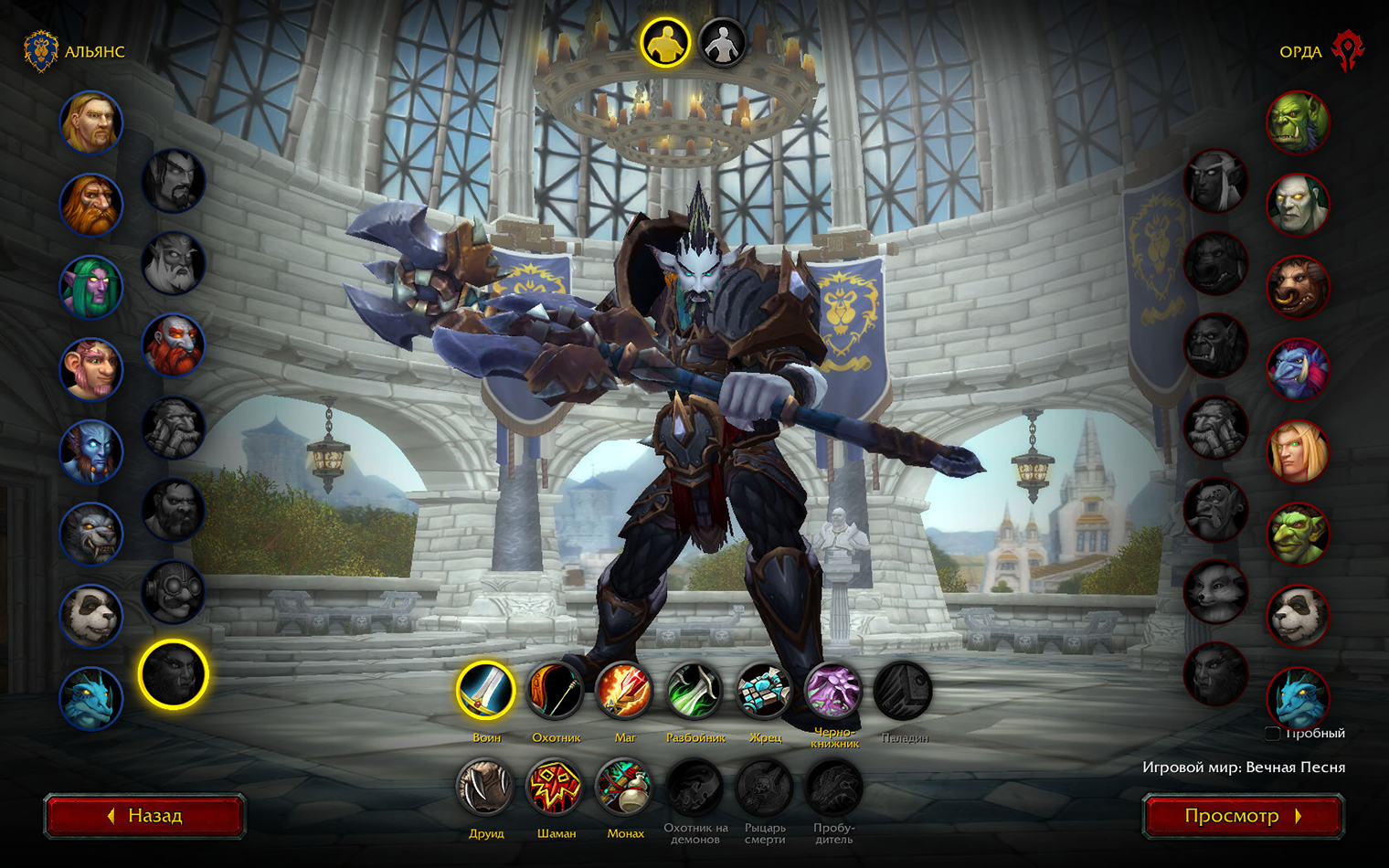1389x868 pixels.
Task: Select the Horde Goblin race portrait
Action: (1298, 534)
